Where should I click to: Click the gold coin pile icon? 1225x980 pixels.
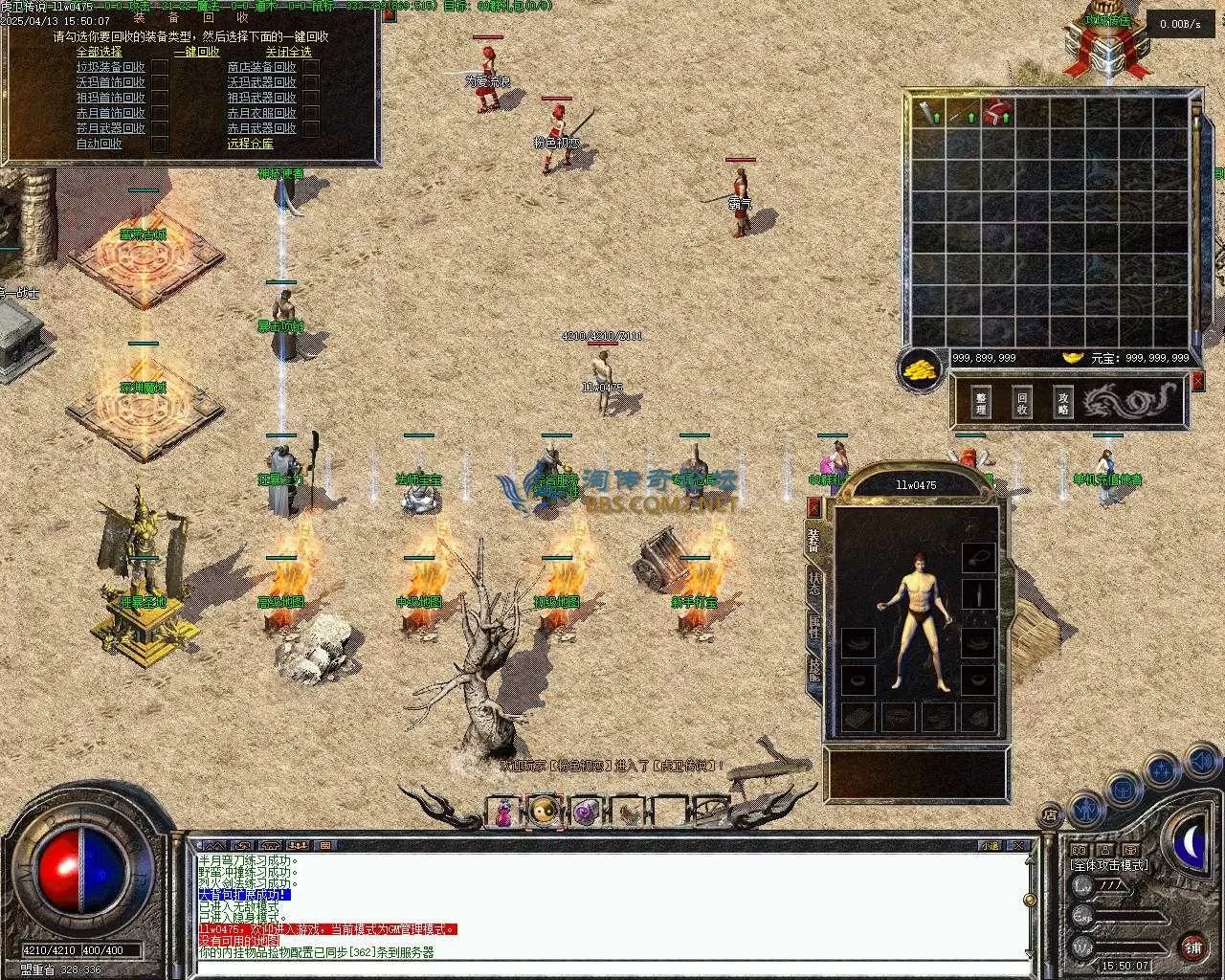coord(921,367)
